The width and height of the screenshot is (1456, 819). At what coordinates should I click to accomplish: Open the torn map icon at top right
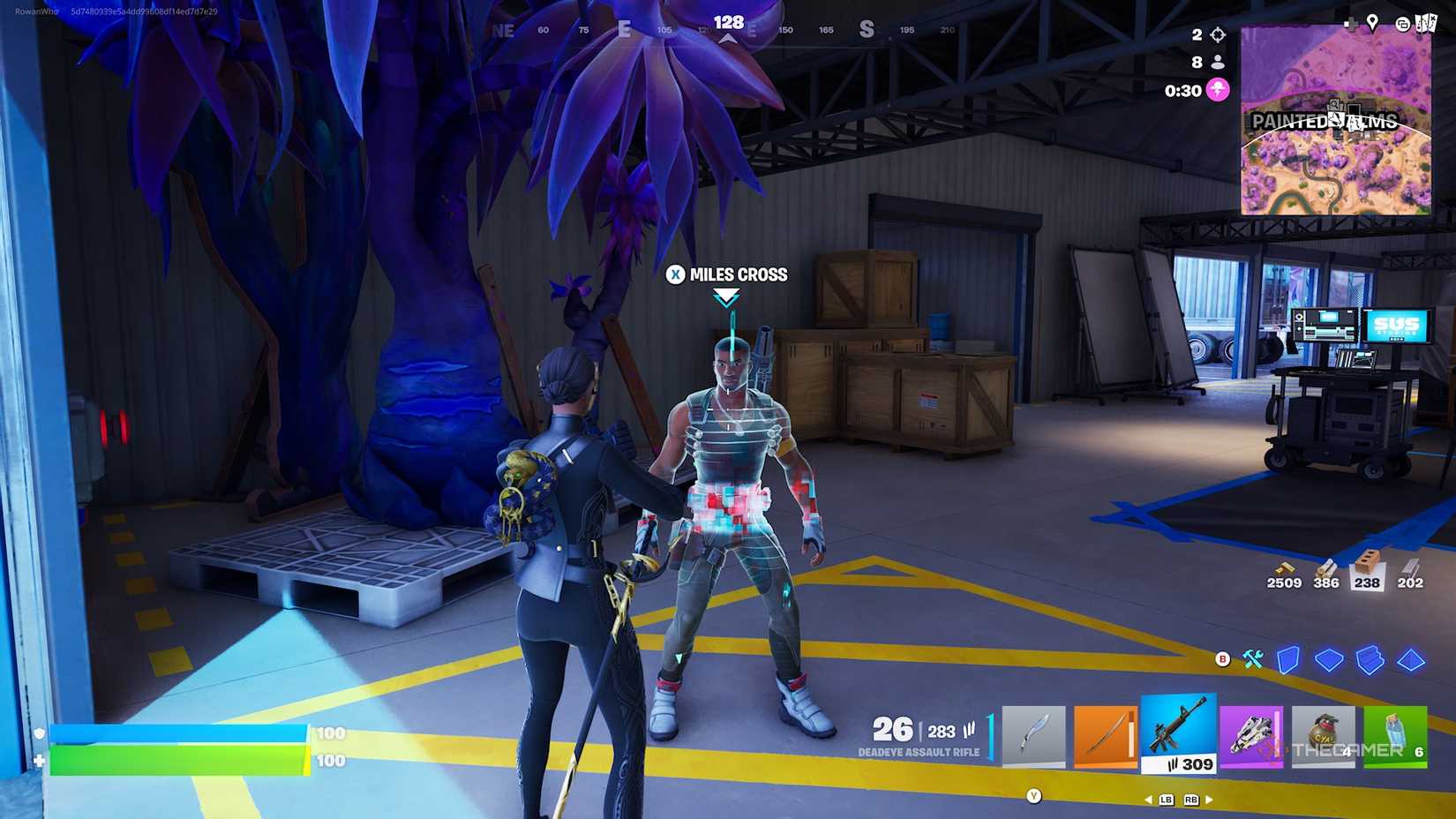coord(1428,22)
